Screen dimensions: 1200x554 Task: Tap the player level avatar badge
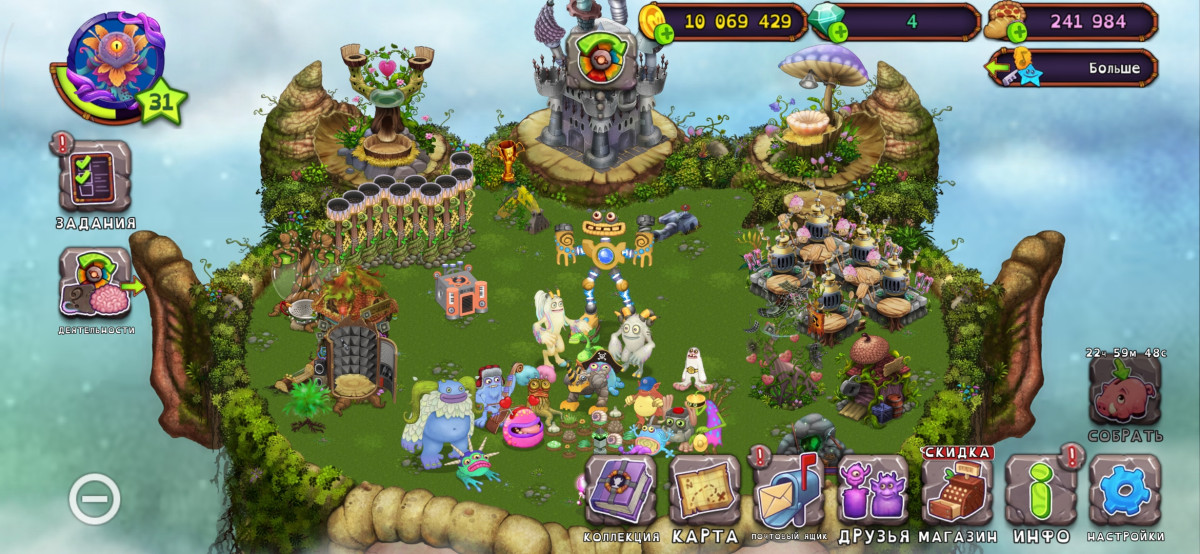[116, 62]
